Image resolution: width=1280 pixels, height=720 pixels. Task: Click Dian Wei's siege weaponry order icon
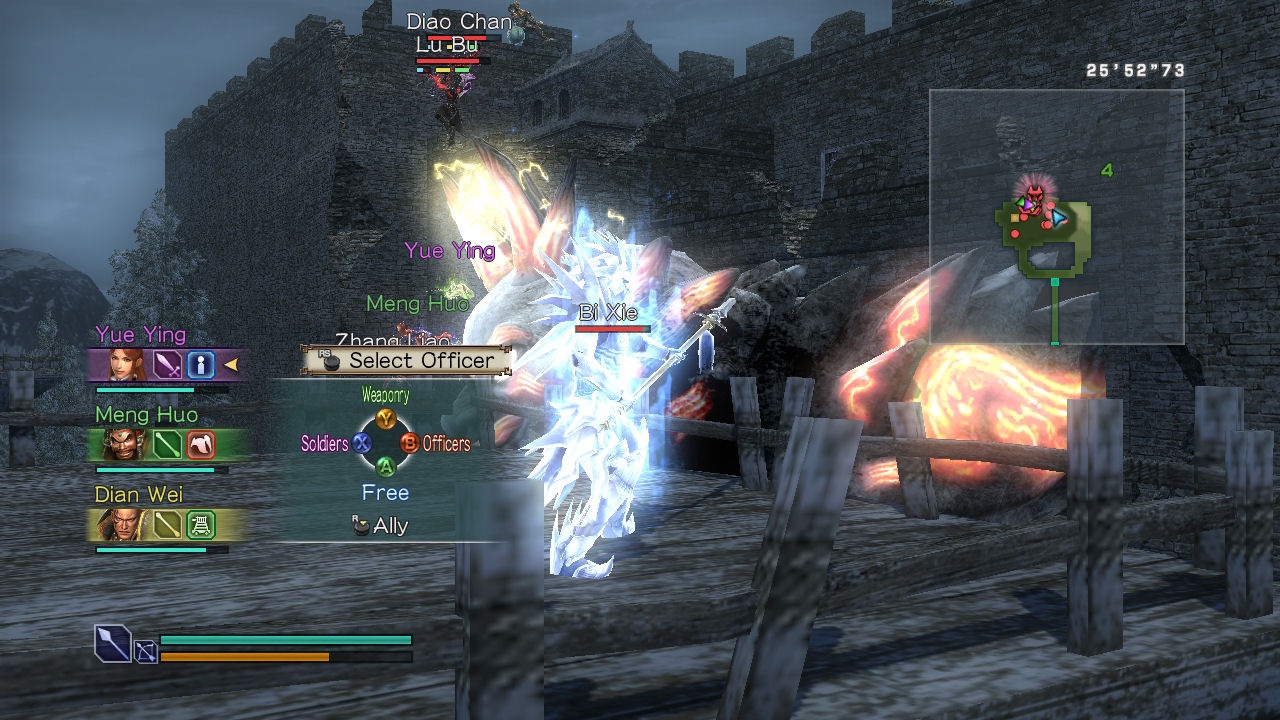tap(200, 524)
